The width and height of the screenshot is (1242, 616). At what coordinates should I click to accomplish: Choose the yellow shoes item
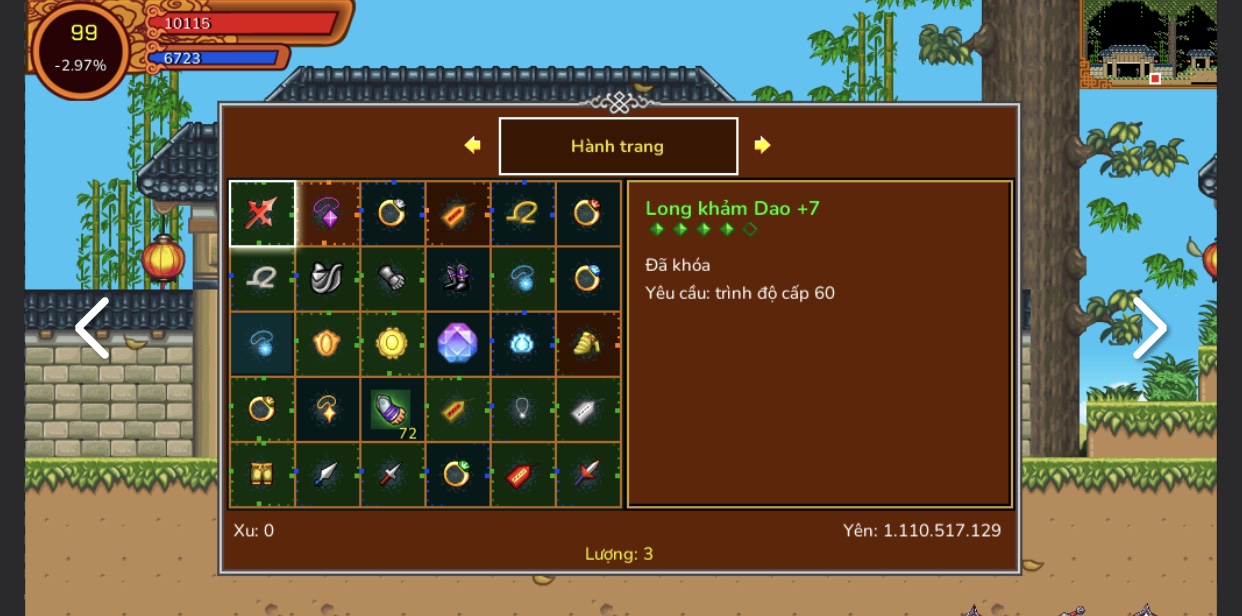pos(588,343)
